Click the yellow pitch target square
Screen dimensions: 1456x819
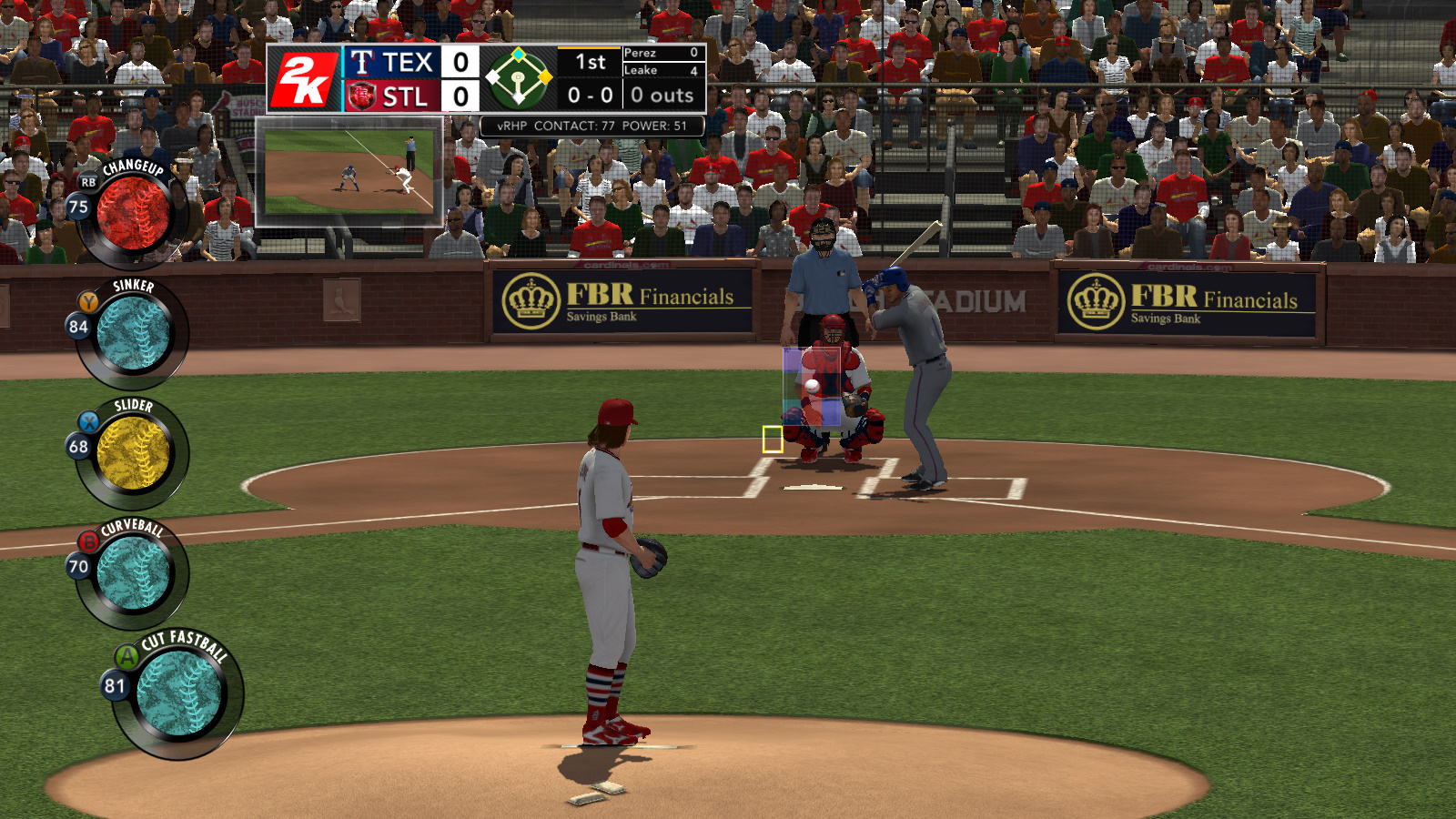coord(773,440)
